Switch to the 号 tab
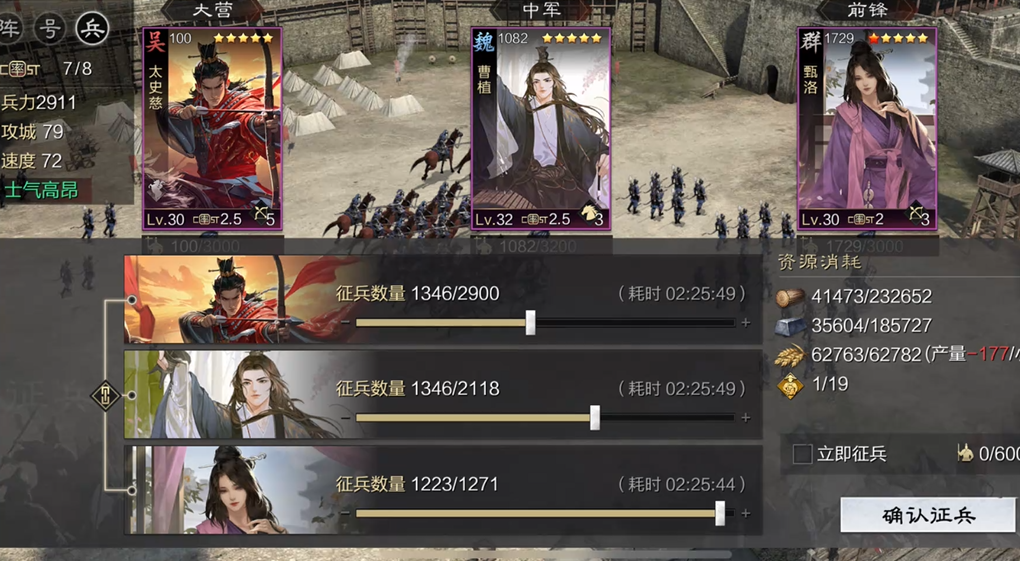The width and height of the screenshot is (1020, 561). 50,28
